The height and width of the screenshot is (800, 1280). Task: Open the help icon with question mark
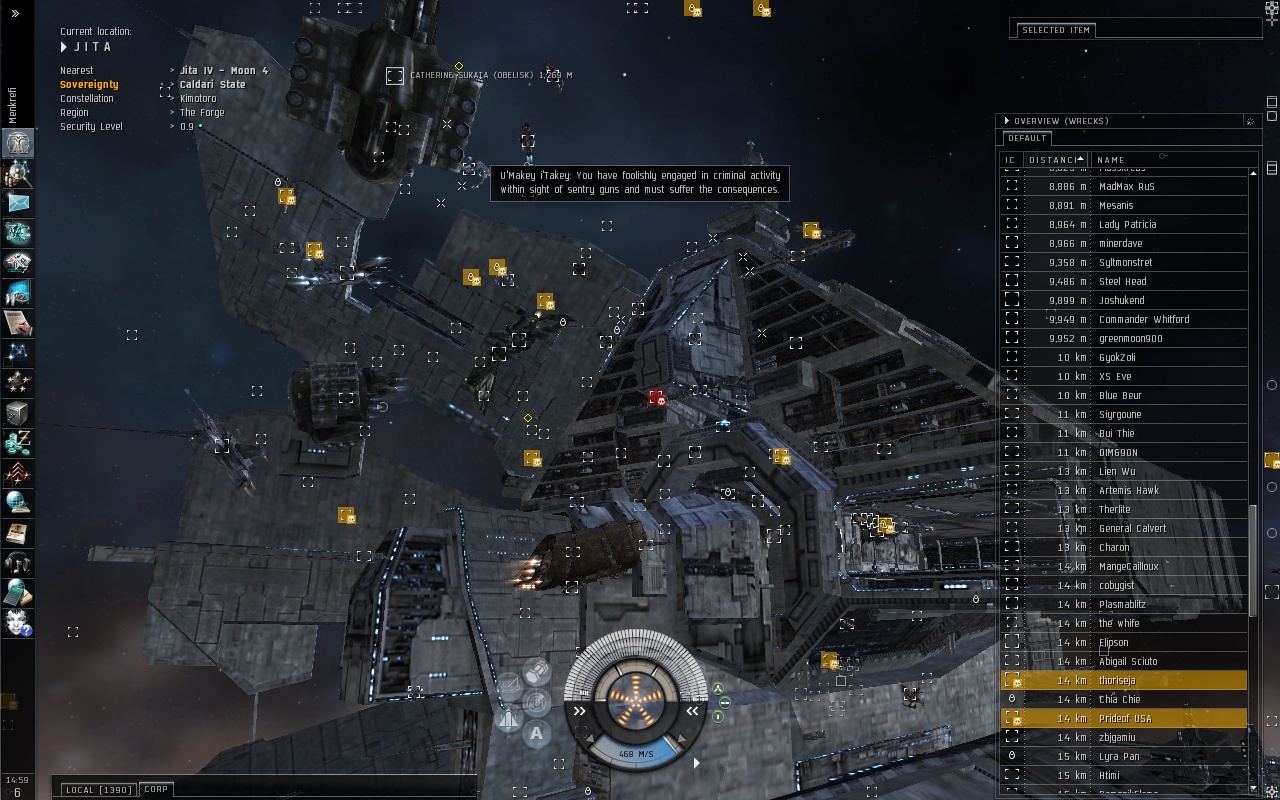point(17,622)
